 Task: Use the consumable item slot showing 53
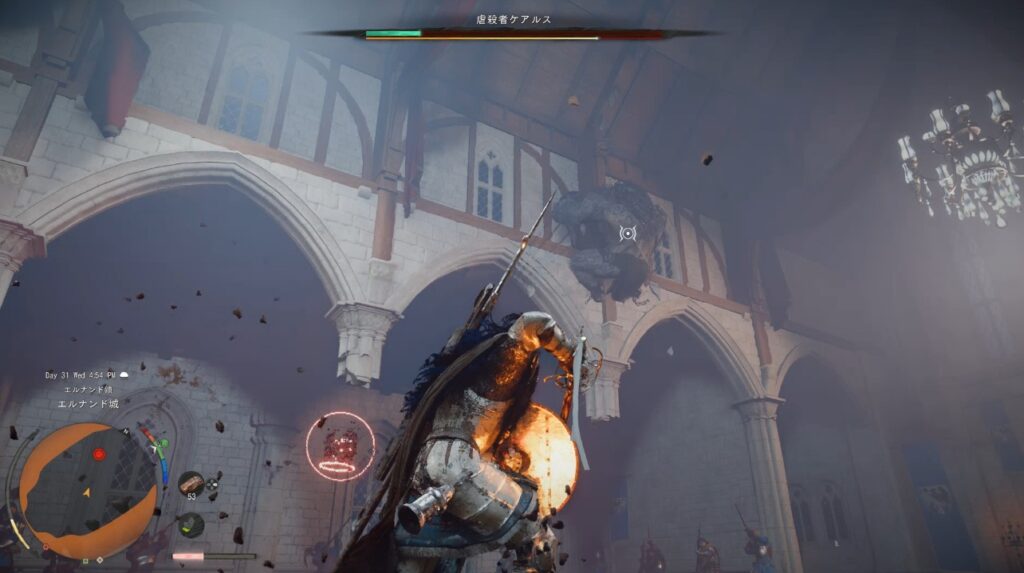[x=191, y=484]
